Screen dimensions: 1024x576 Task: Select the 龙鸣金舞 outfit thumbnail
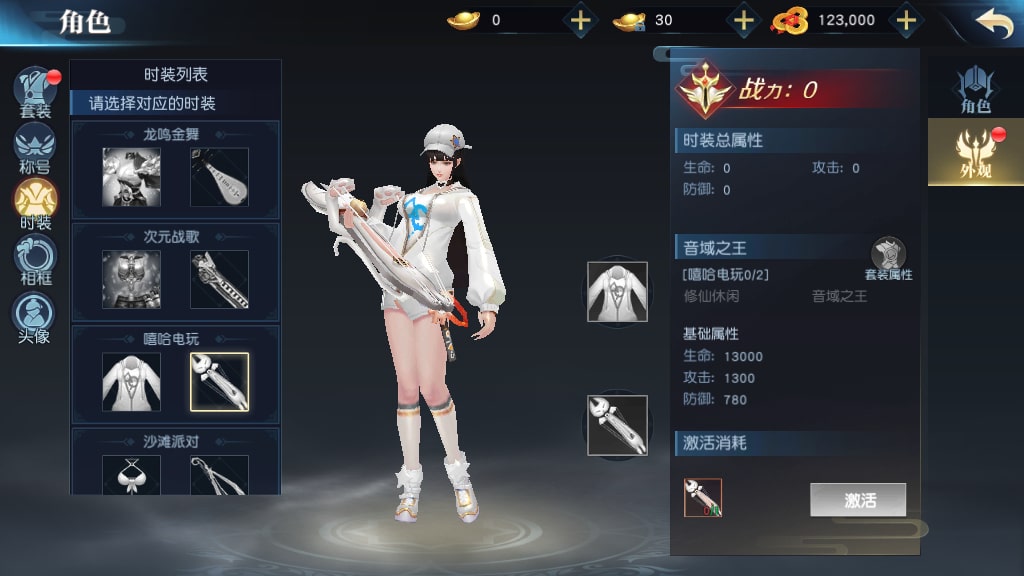(x=131, y=177)
